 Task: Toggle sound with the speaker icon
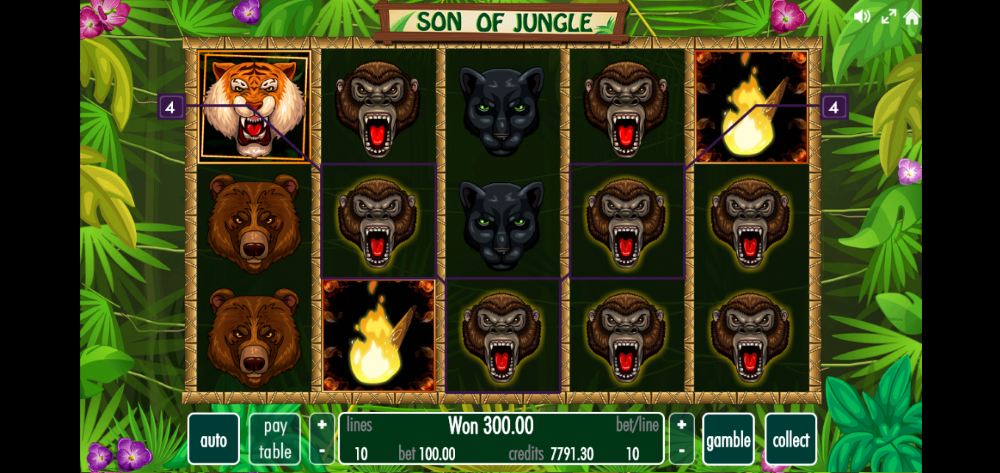coord(862,16)
